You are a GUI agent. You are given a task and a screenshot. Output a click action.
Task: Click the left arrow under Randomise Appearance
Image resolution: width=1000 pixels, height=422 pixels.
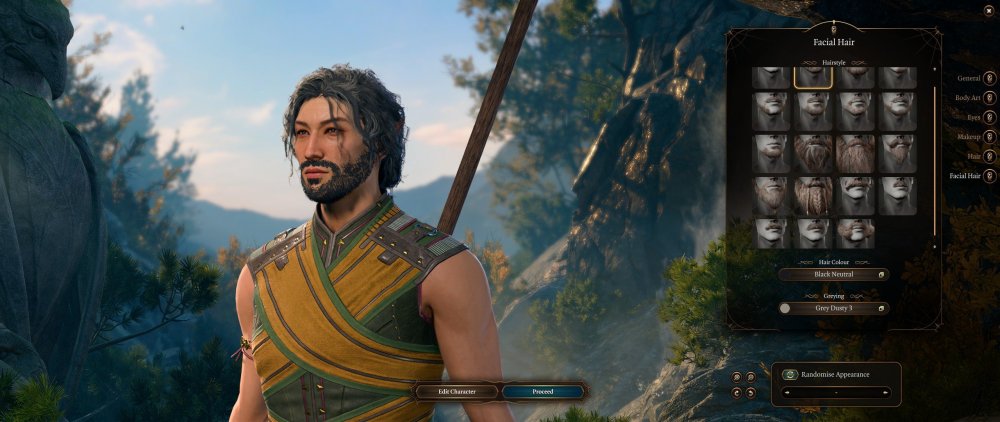point(785,393)
